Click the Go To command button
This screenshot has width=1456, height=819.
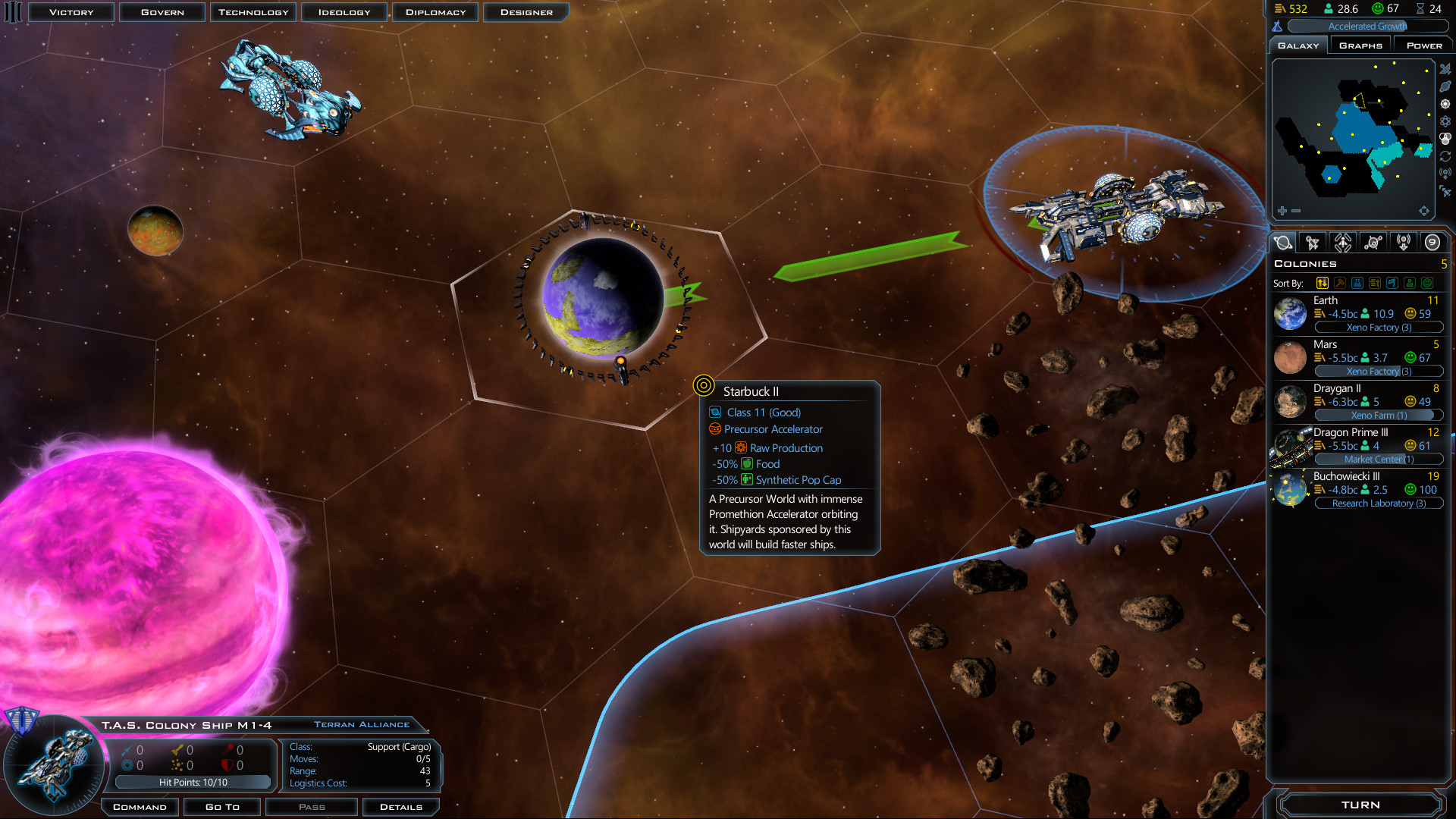tap(221, 806)
